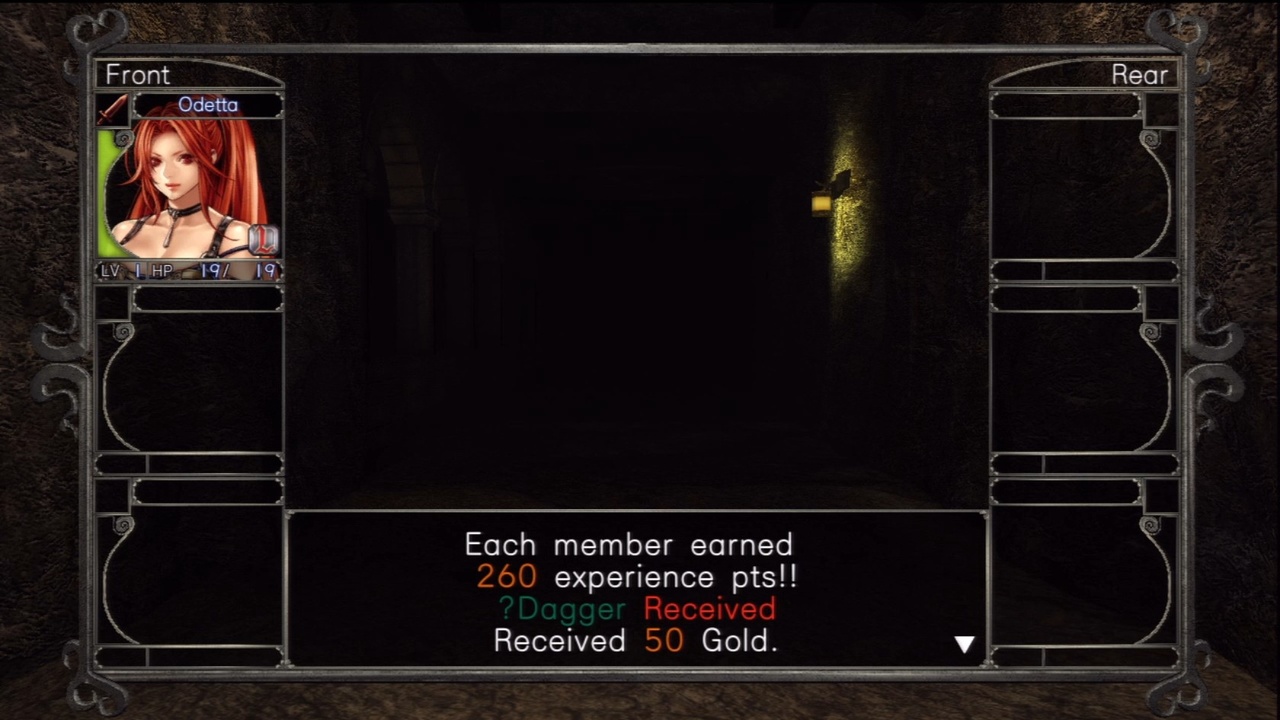Screen dimensions: 1280x720
Task: Click the HP label in Odetta's status bar
Action: (x=161, y=270)
